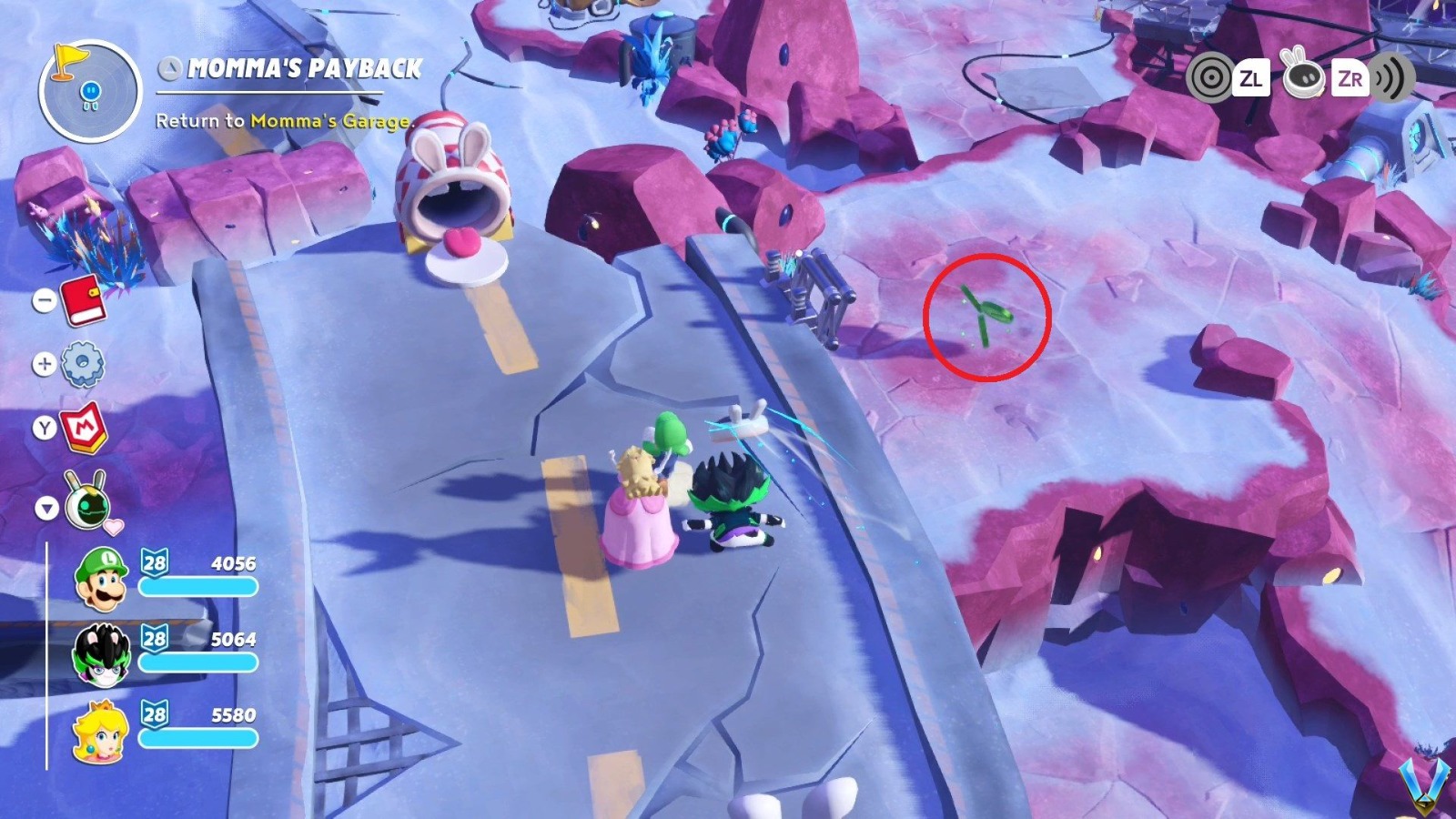Open the Mario emblem badge icon

point(86,422)
